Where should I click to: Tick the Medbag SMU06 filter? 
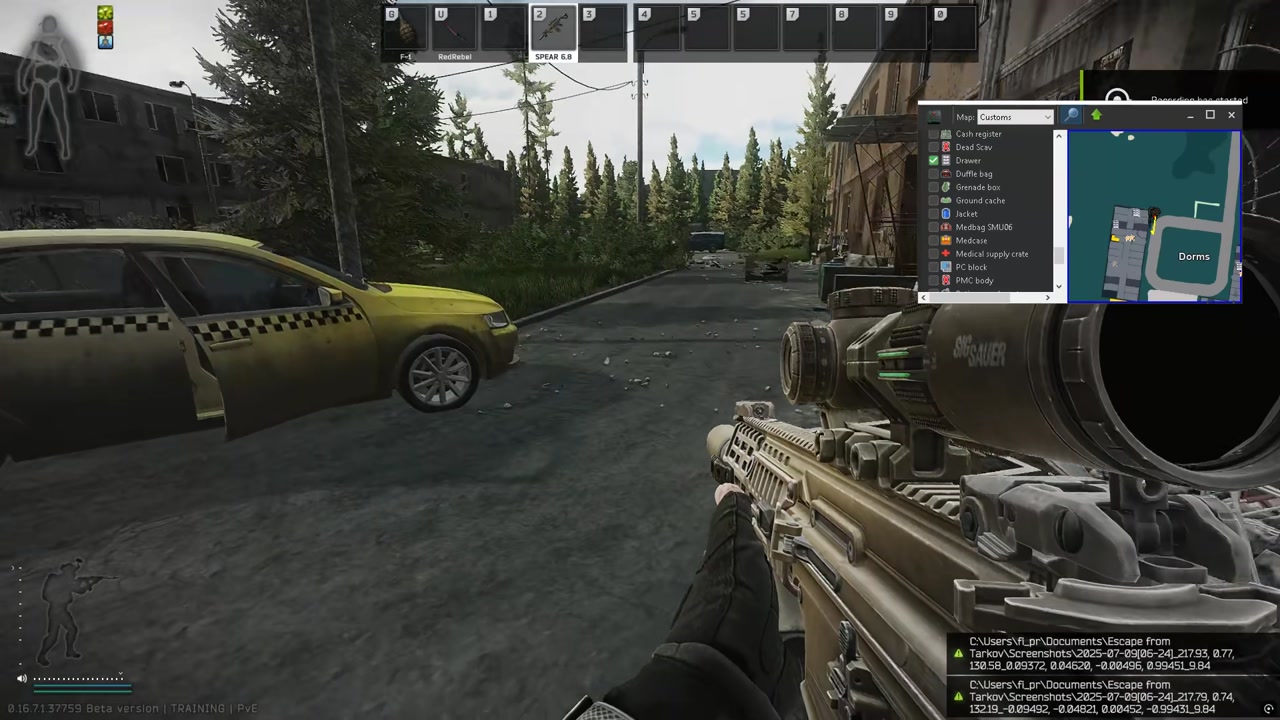[934, 227]
